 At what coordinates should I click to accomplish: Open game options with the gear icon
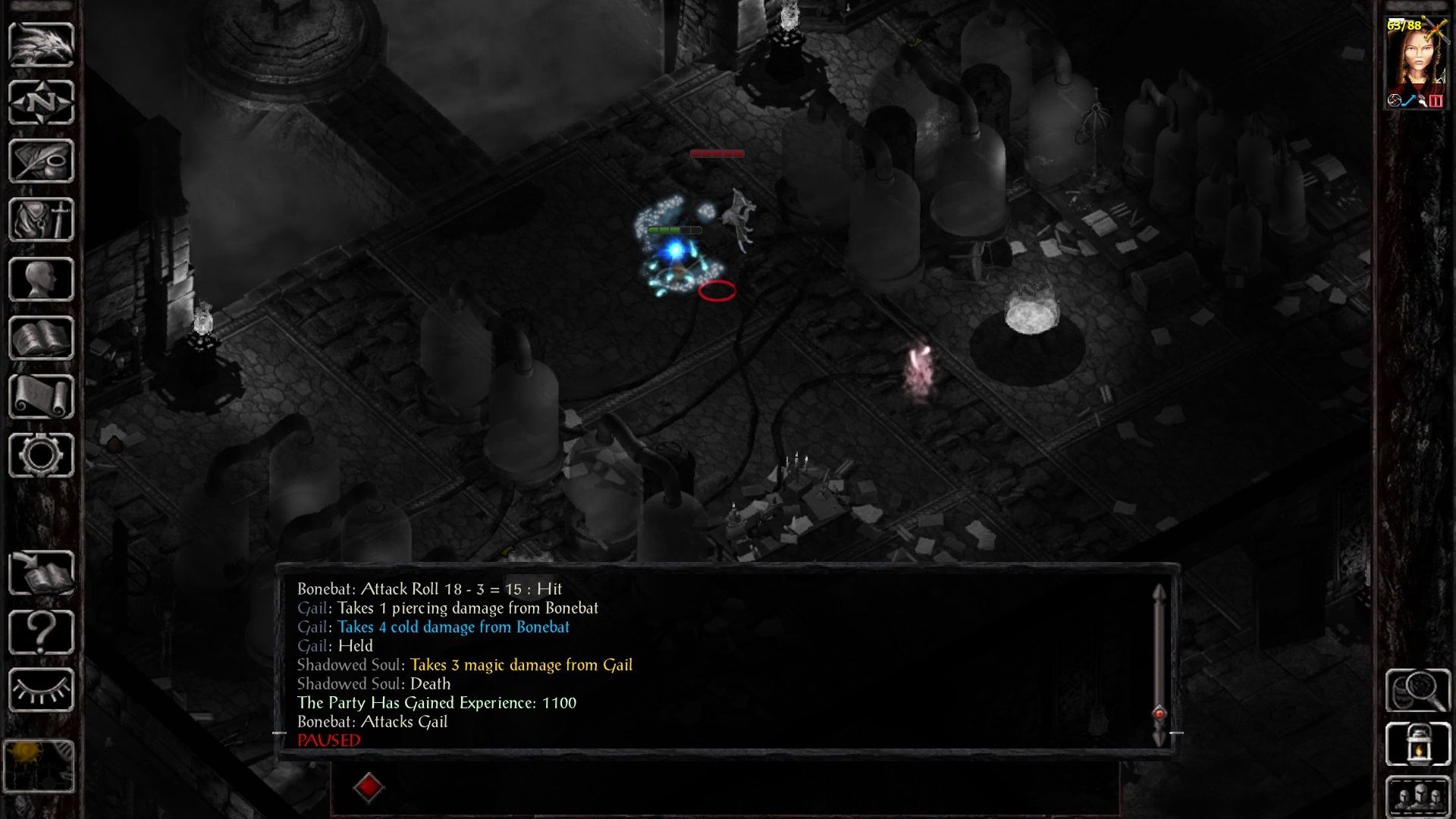(x=41, y=455)
